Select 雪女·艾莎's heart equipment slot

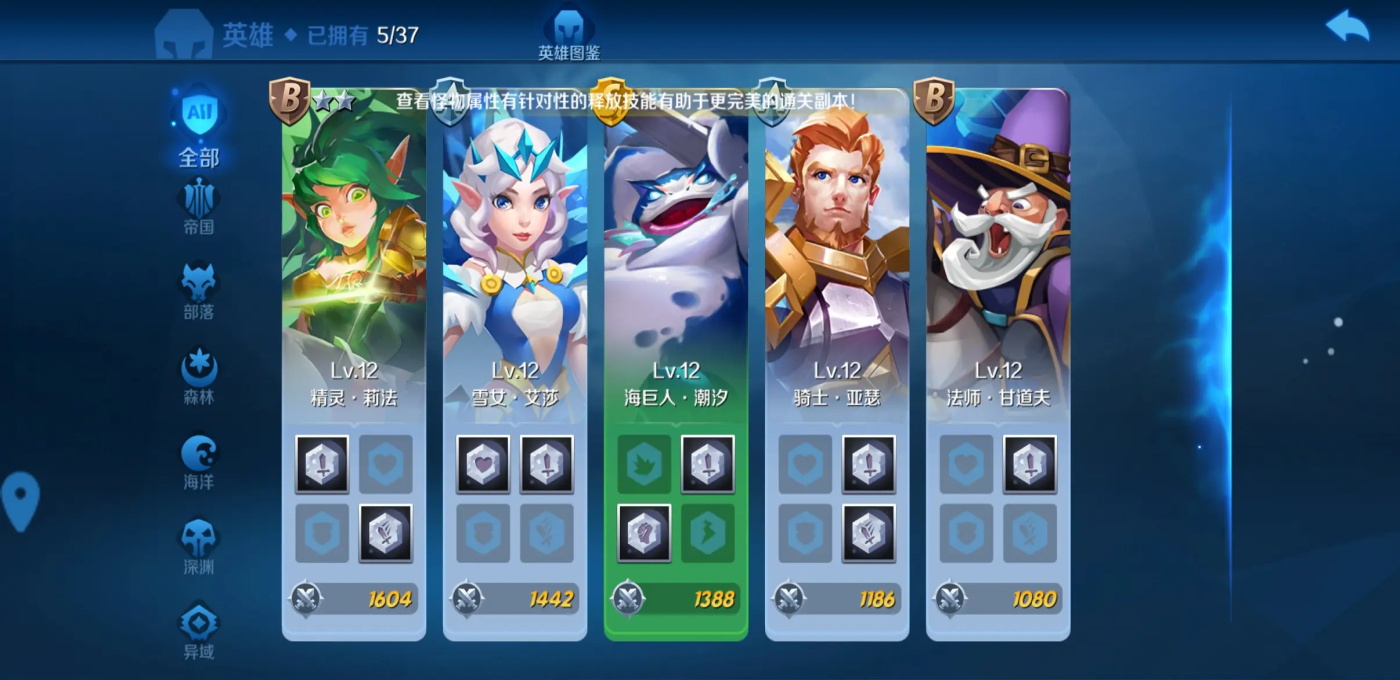[x=483, y=464]
